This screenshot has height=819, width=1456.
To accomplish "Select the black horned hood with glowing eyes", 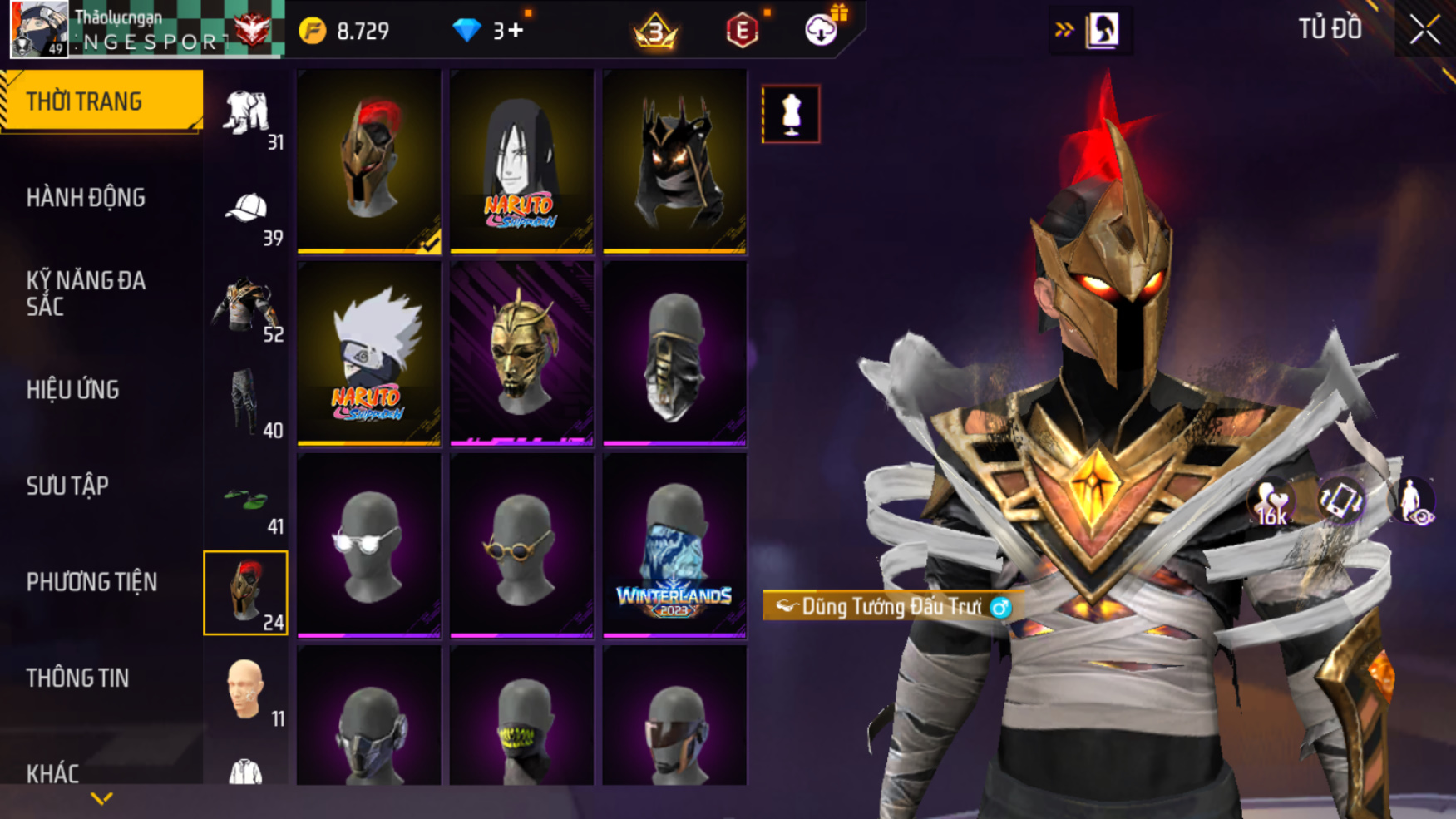I will (674, 161).
